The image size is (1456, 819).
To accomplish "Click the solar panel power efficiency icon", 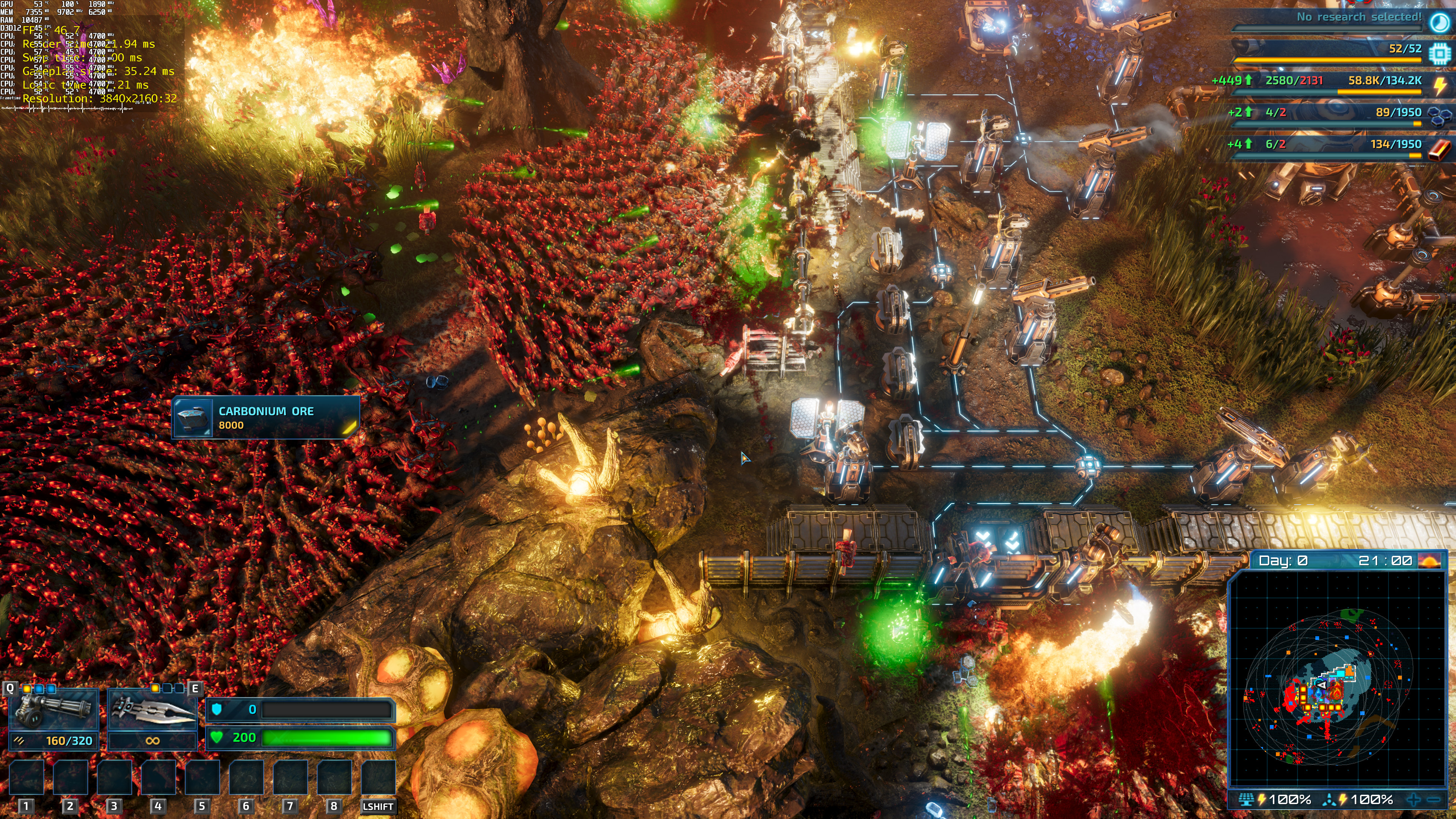I will 1246,799.
